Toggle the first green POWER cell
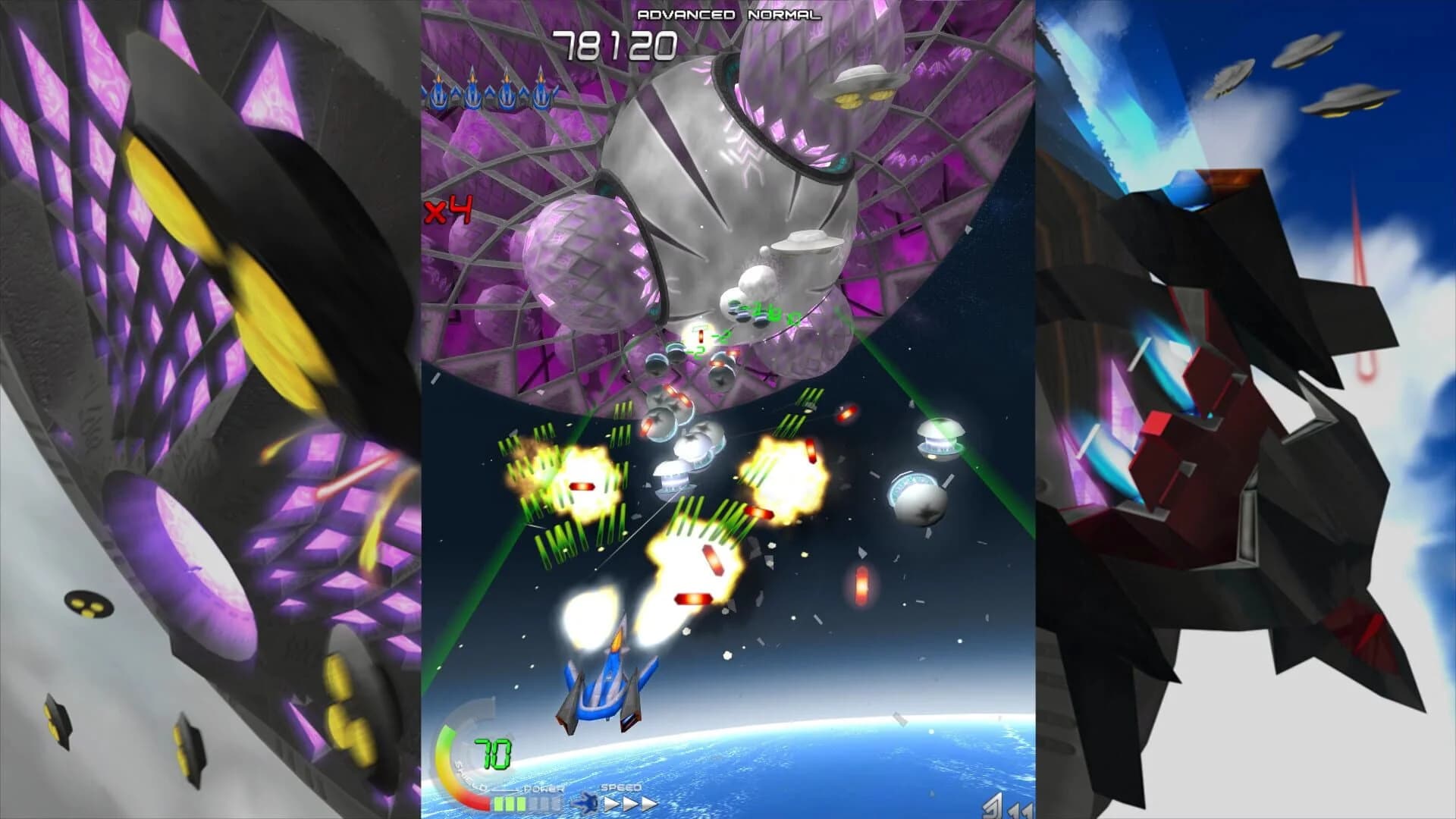 (x=499, y=804)
